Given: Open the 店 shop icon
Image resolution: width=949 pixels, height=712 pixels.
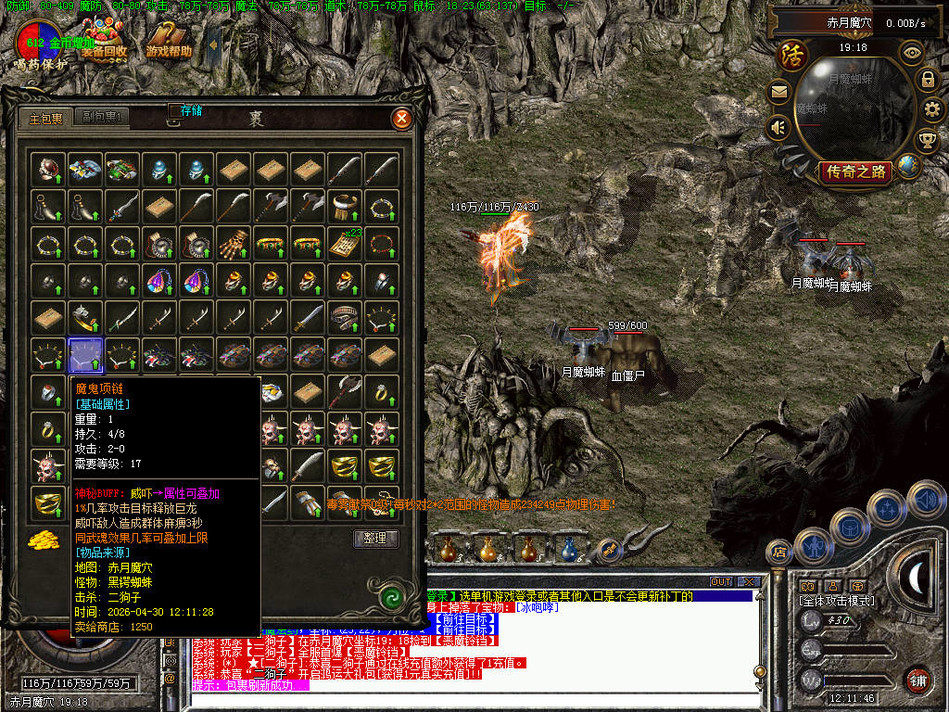Looking at the screenshot, I should click(x=778, y=551).
